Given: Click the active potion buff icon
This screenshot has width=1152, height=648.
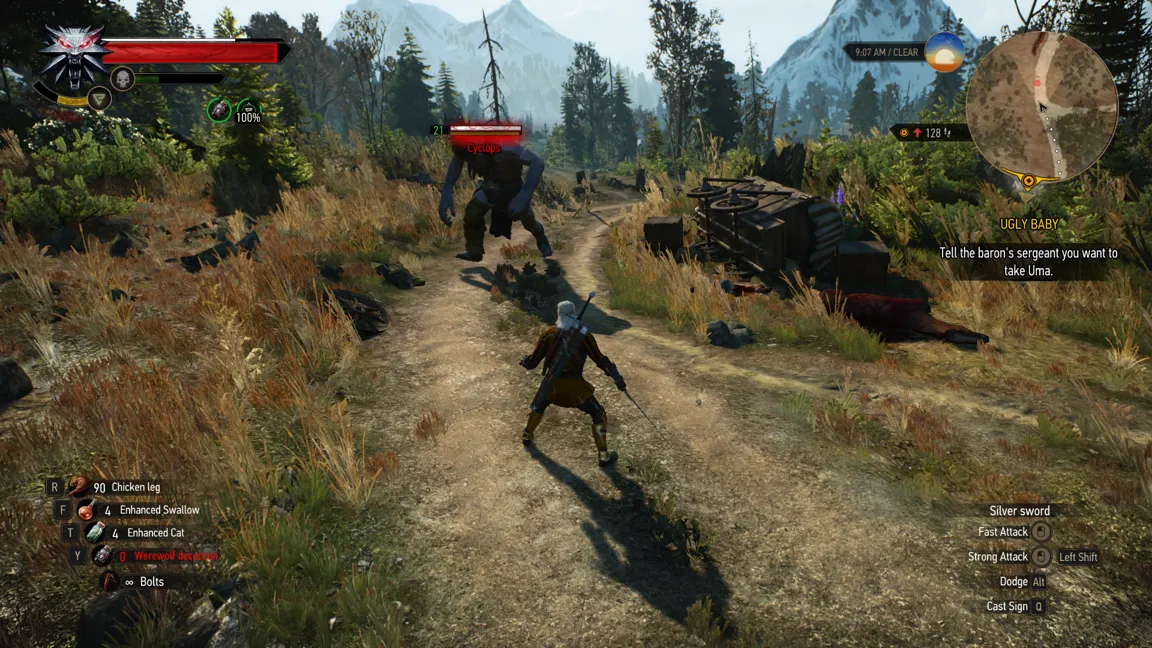Looking at the screenshot, I should pyautogui.click(x=219, y=110).
